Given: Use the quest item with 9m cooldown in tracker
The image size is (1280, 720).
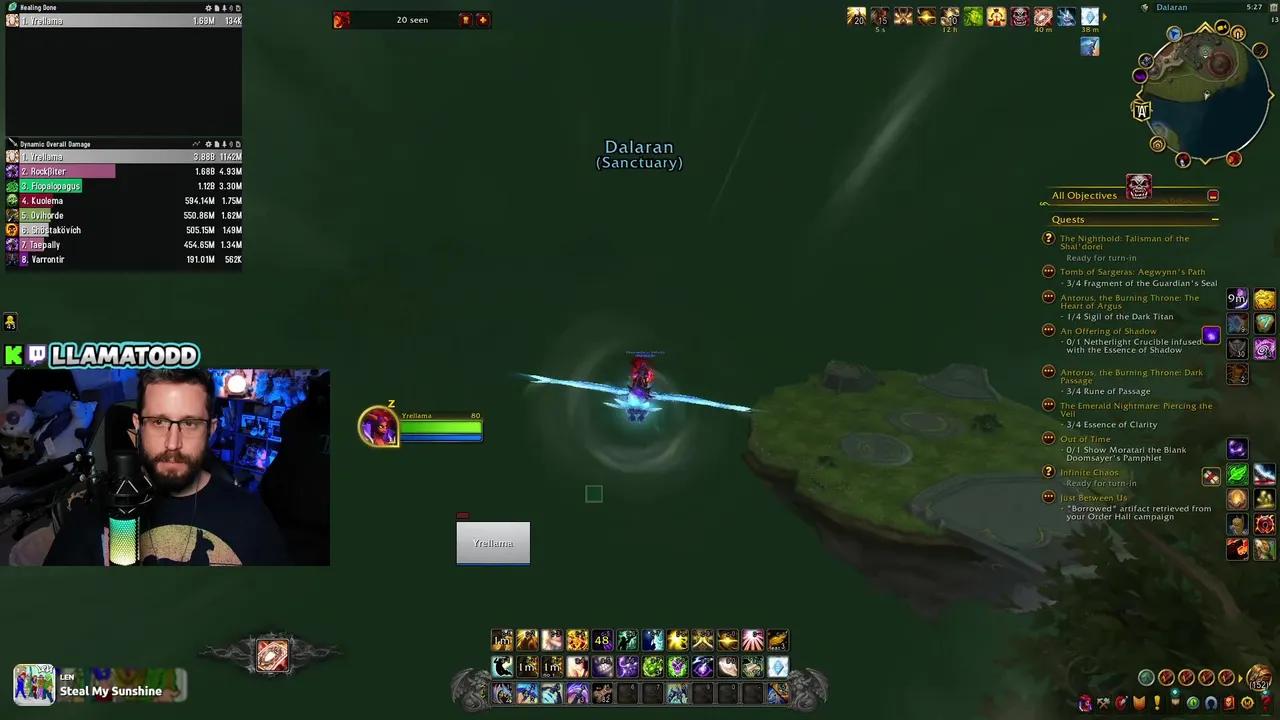Looking at the screenshot, I should 1237,299.
